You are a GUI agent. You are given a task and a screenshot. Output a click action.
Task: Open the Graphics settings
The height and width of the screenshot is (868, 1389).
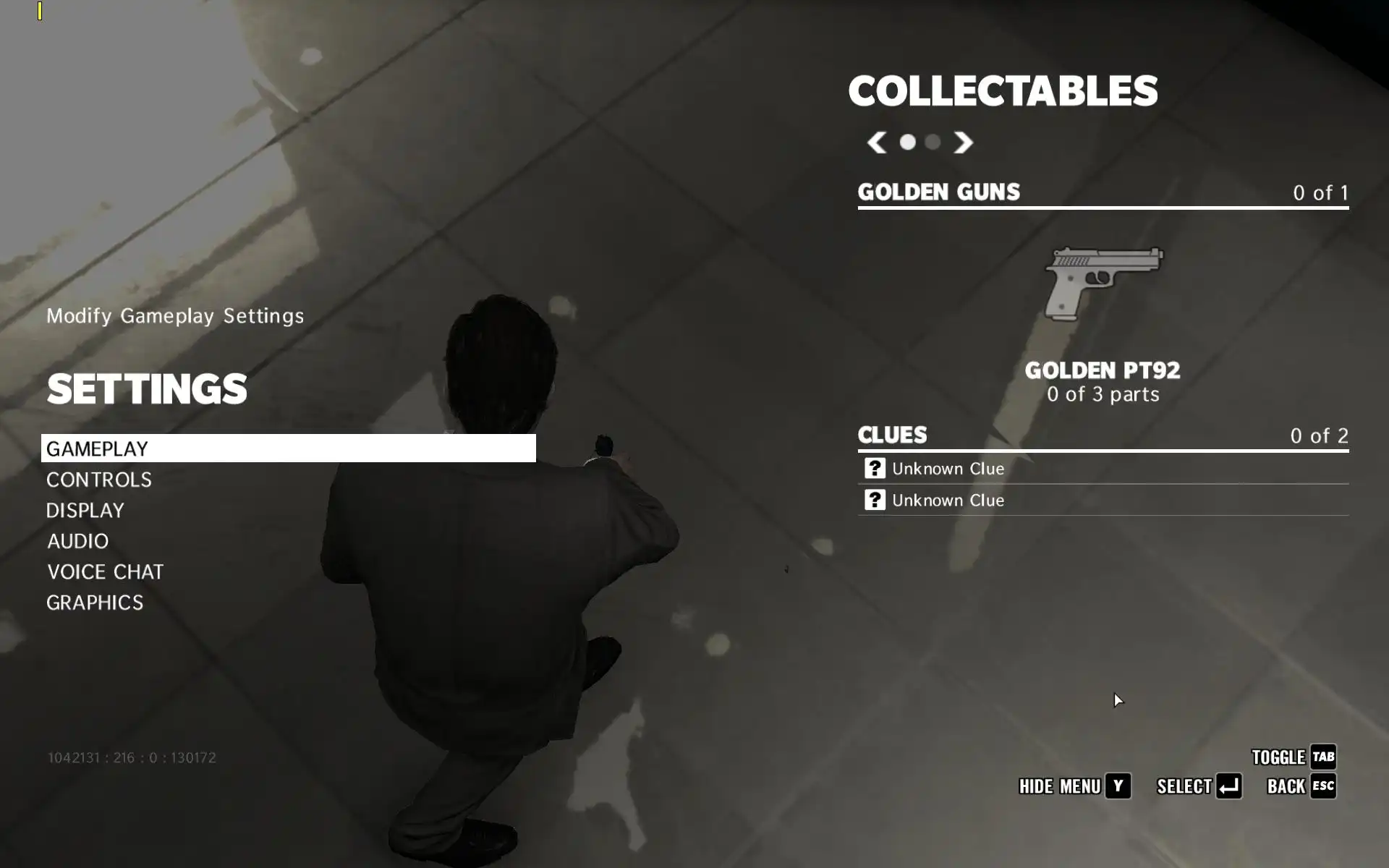point(95,603)
